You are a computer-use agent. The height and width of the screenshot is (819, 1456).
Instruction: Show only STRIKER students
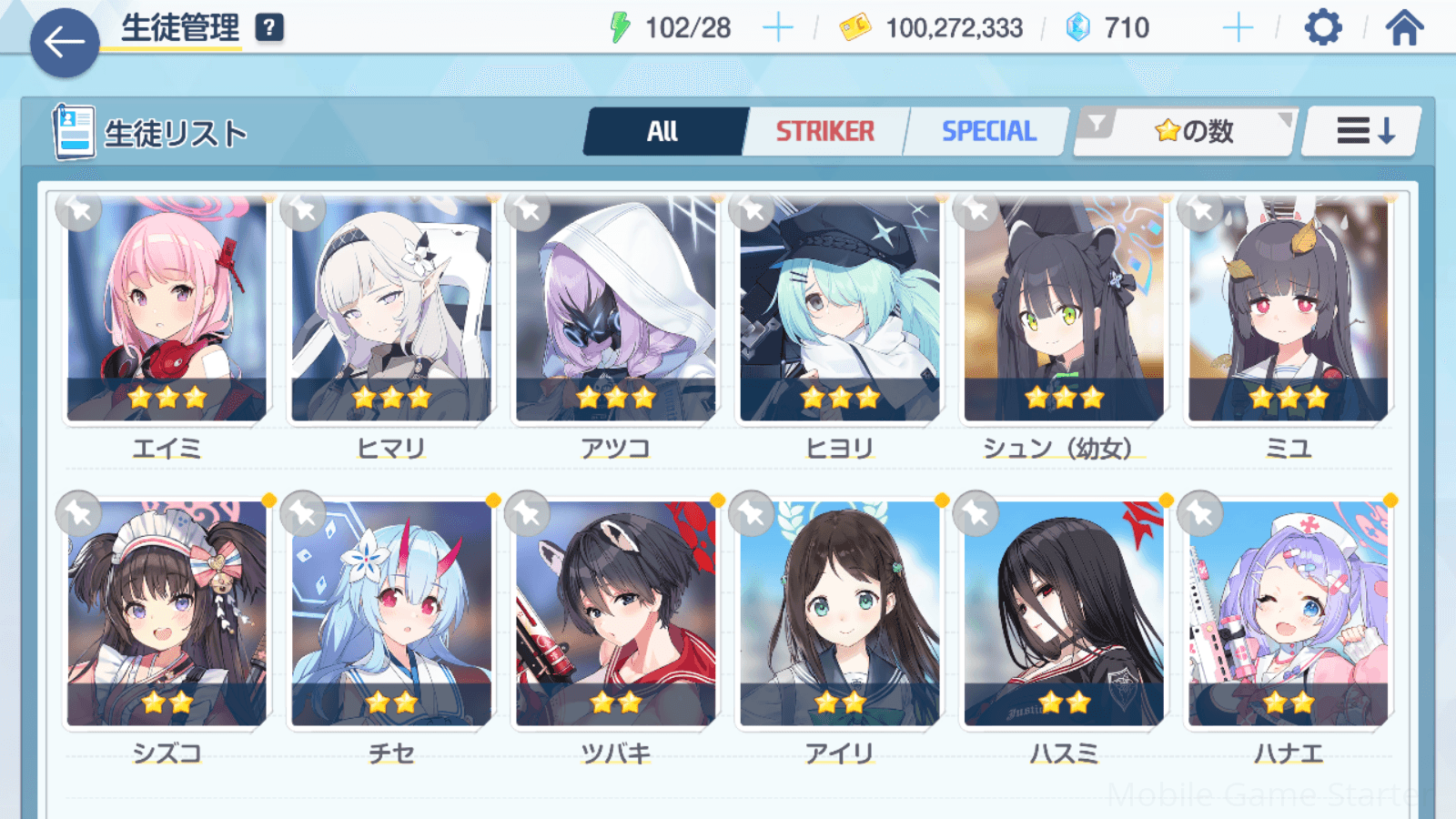[824, 132]
